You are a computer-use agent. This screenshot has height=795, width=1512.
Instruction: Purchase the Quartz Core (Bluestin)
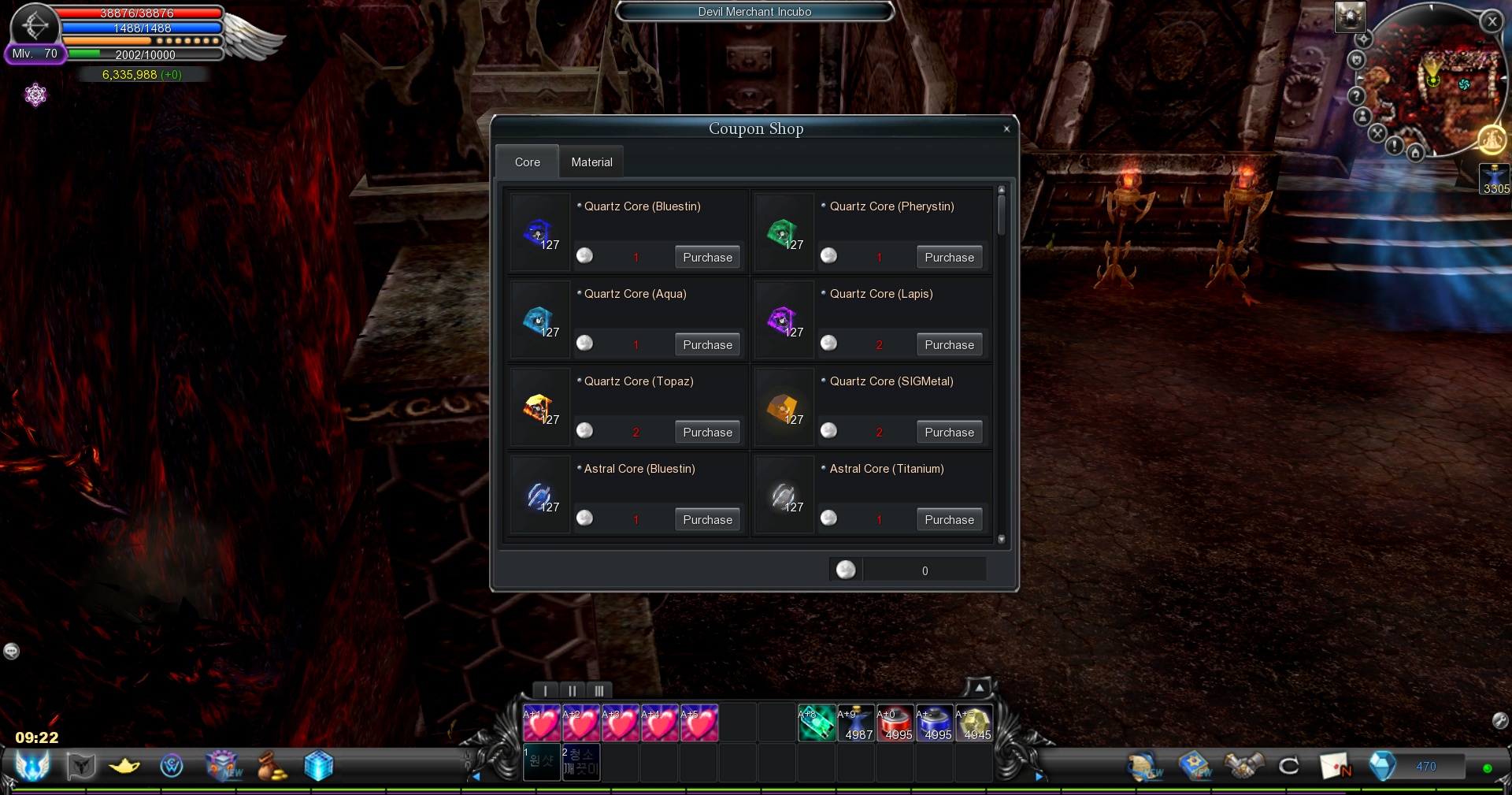[707, 258]
